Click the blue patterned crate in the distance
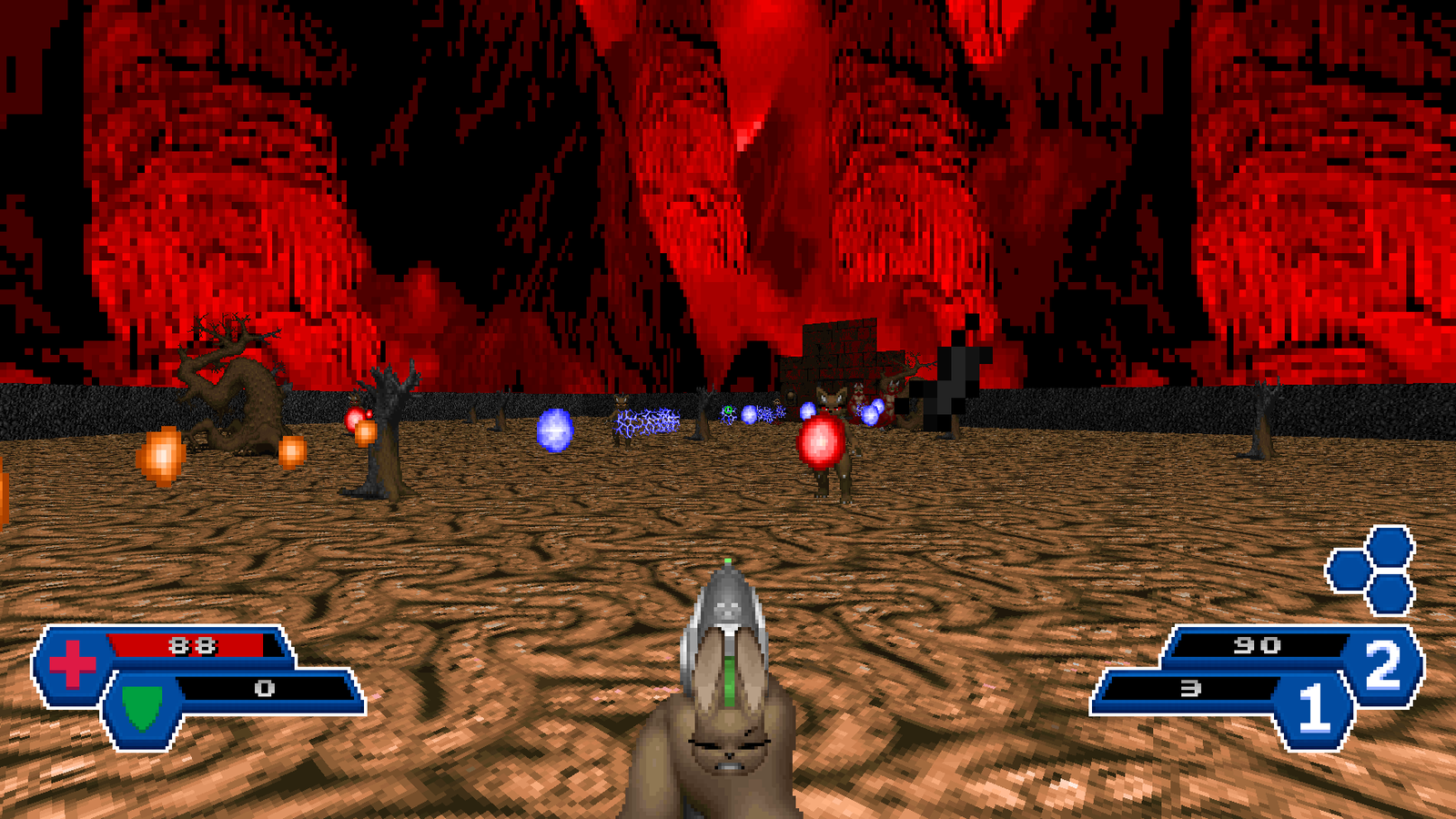This screenshot has width=1456, height=819. [x=646, y=420]
